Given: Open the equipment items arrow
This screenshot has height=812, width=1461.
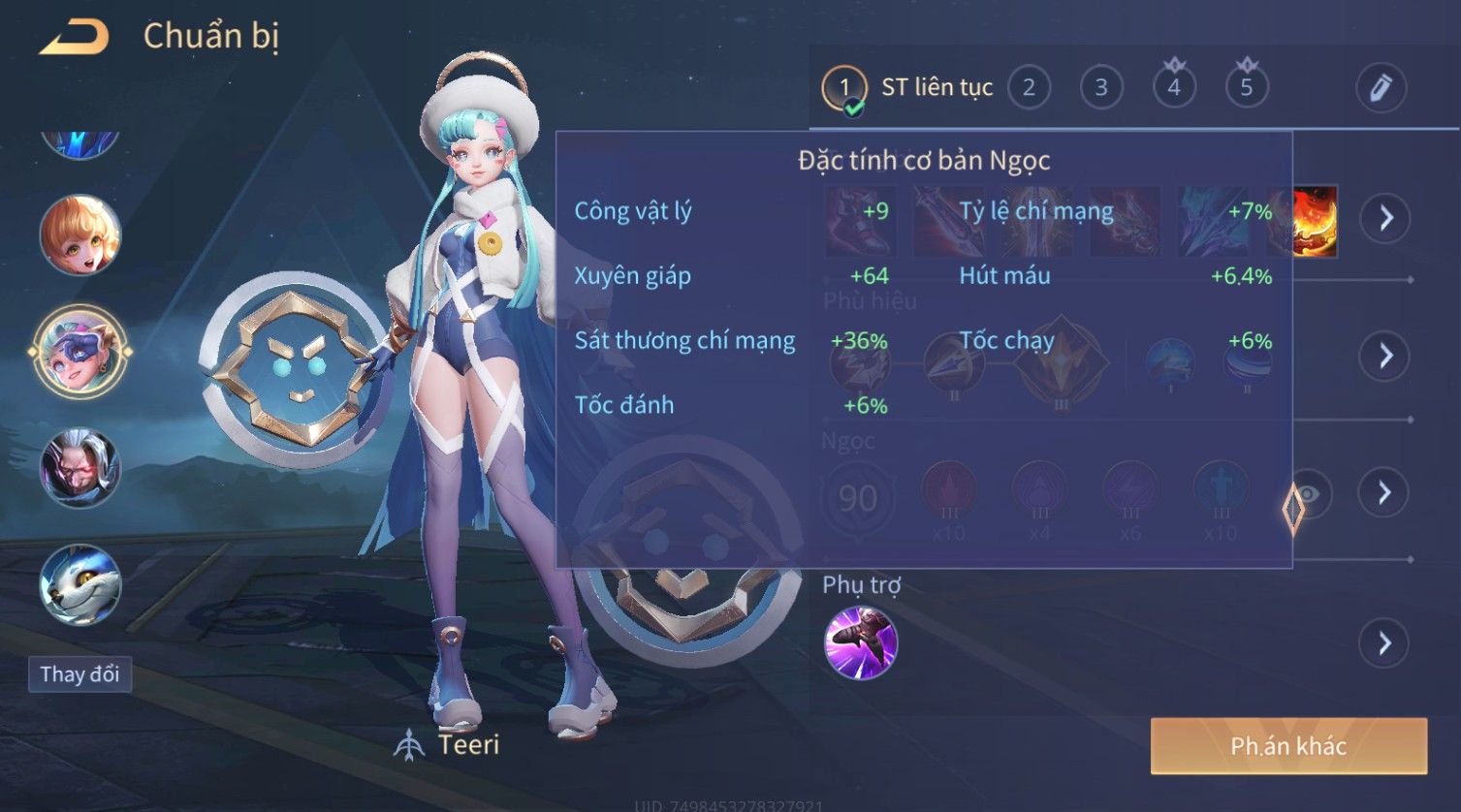Looking at the screenshot, I should tap(1385, 218).
